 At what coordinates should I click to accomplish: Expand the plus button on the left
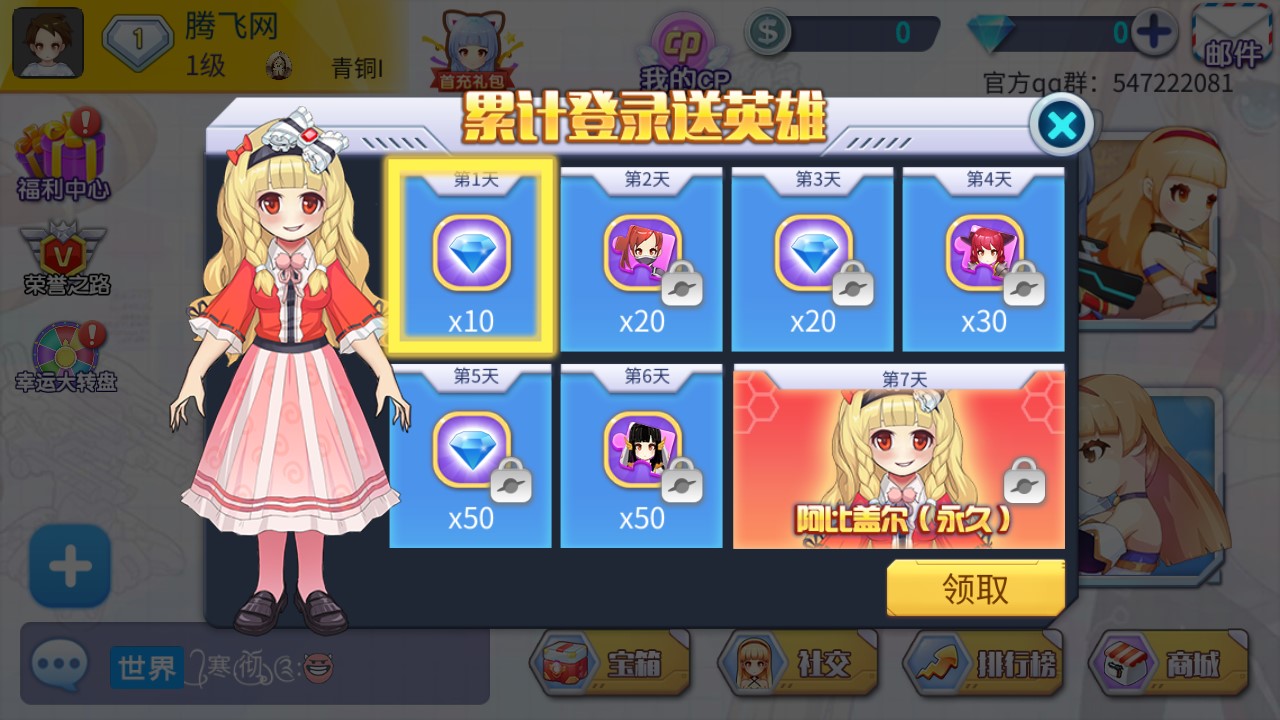(68, 565)
